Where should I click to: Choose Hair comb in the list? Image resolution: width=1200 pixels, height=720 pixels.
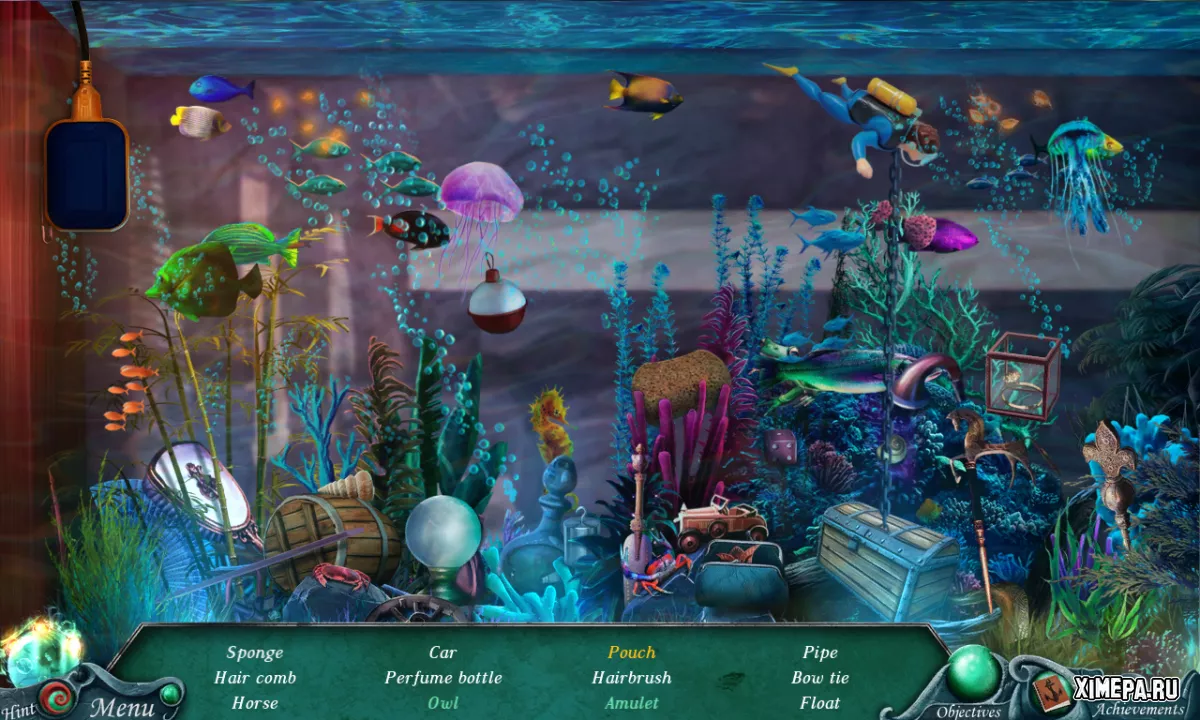tap(255, 677)
